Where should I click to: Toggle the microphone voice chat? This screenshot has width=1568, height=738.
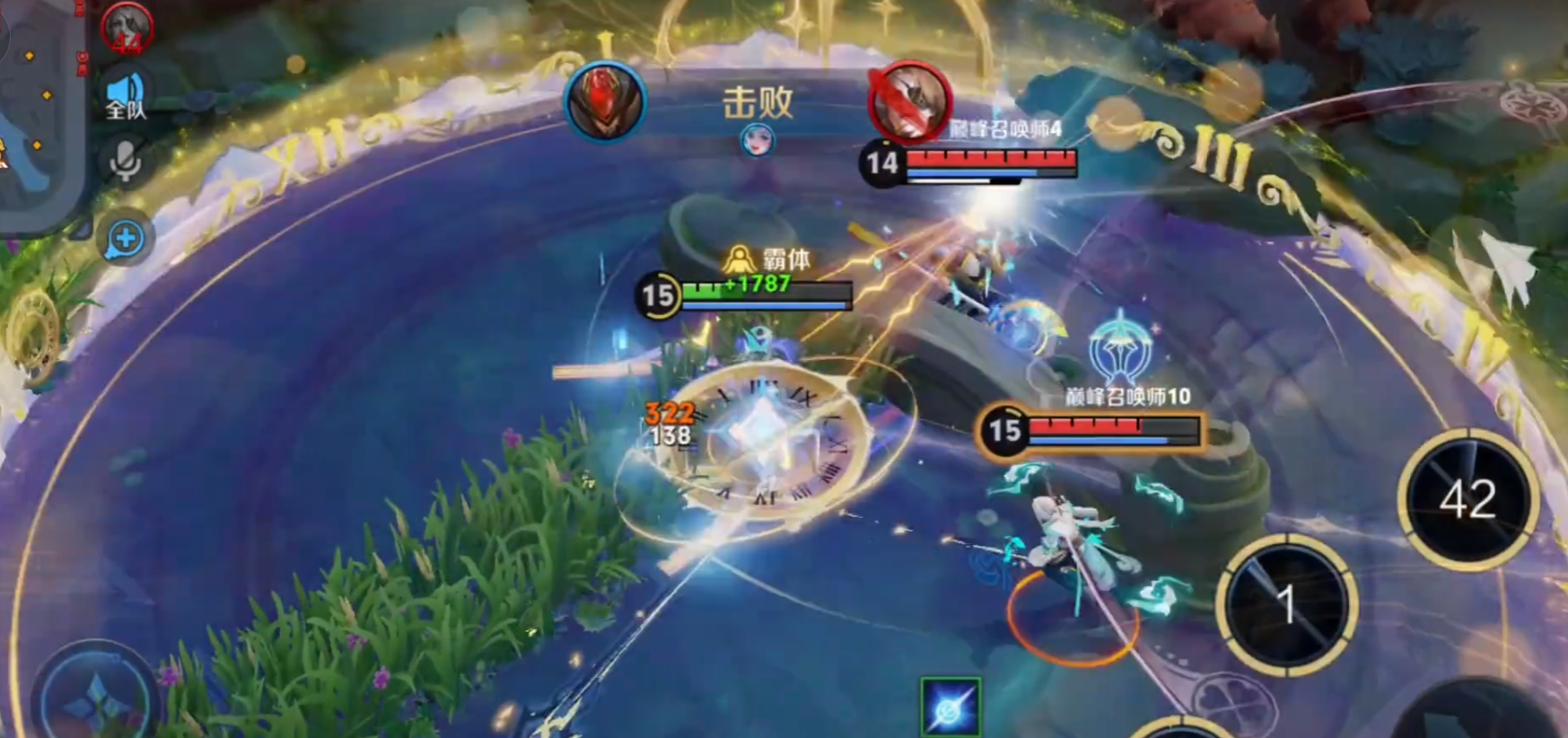(125, 162)
